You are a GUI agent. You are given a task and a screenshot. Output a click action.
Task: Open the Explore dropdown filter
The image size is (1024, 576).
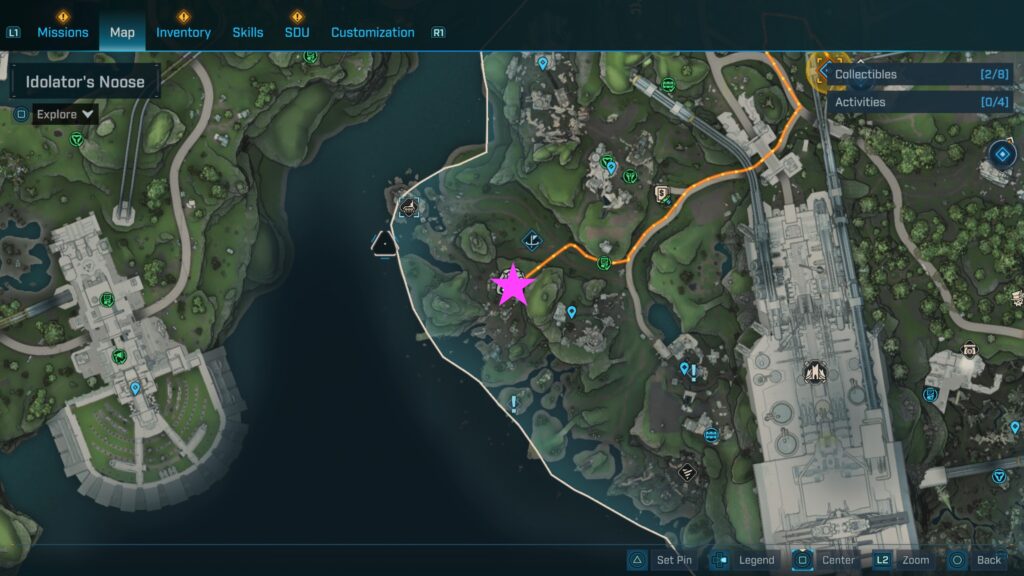[x=65, y=114]
